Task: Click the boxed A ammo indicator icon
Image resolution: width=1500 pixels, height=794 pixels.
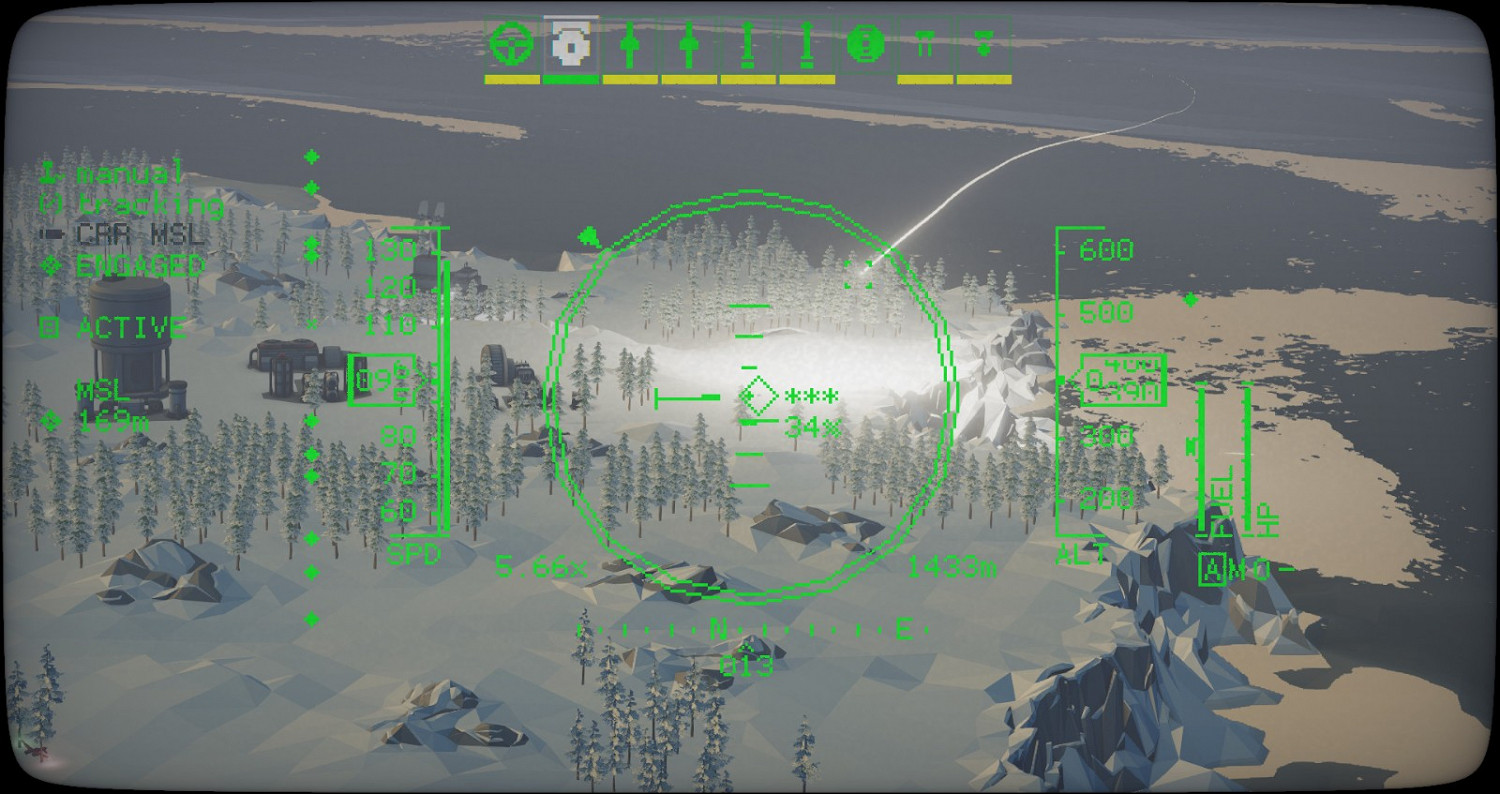Action: 1213,570
